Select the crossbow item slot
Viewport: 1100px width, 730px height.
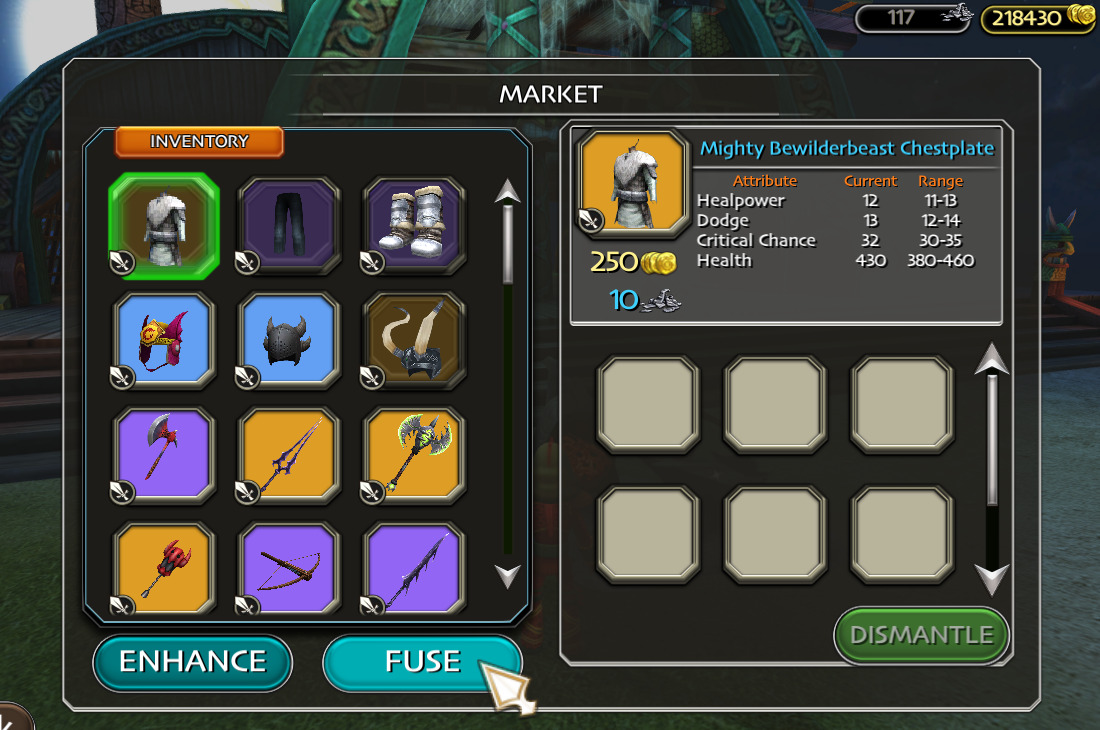(289, 568)
